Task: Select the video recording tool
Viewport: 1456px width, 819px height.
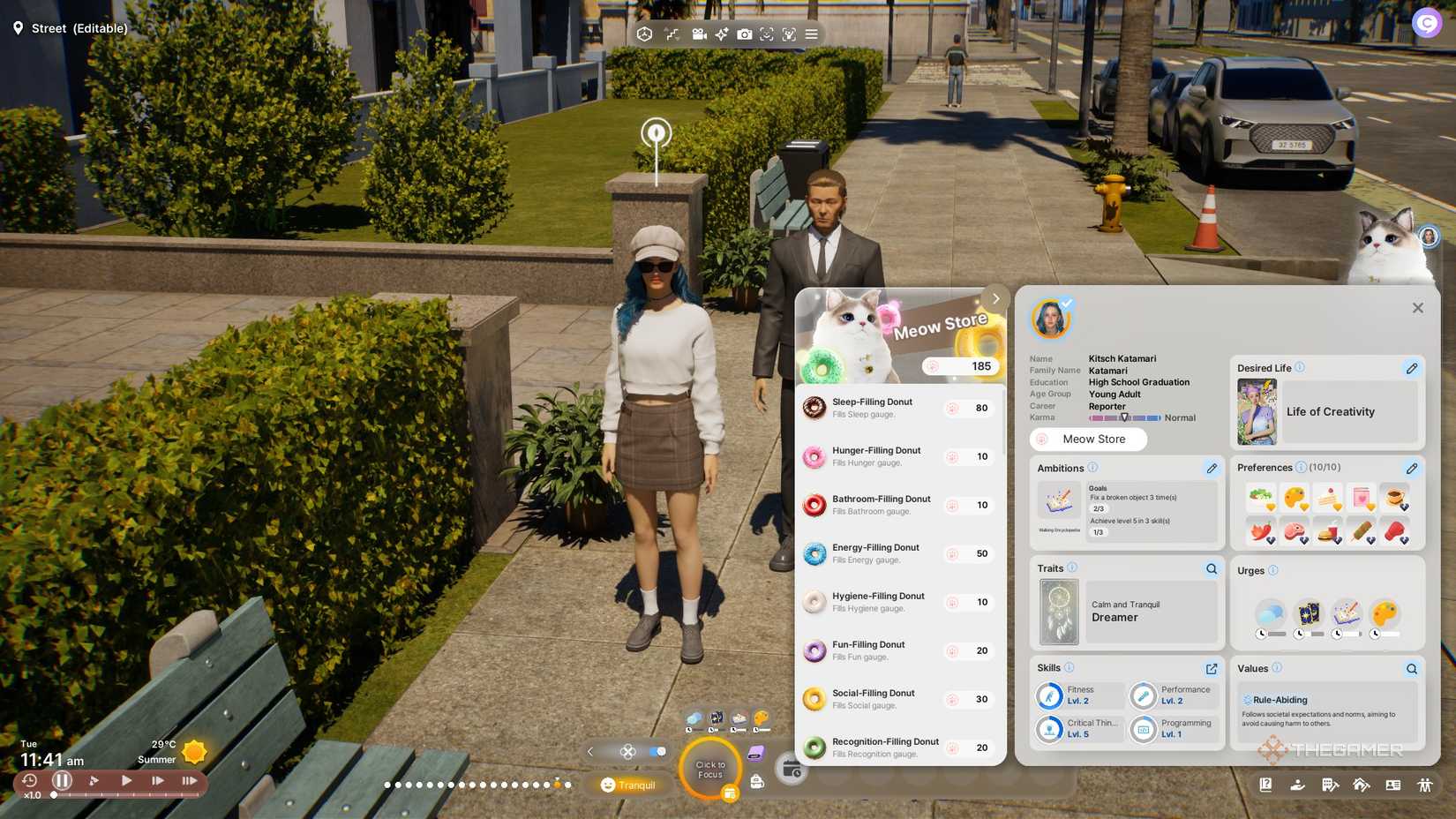Action: click(699, 34)
